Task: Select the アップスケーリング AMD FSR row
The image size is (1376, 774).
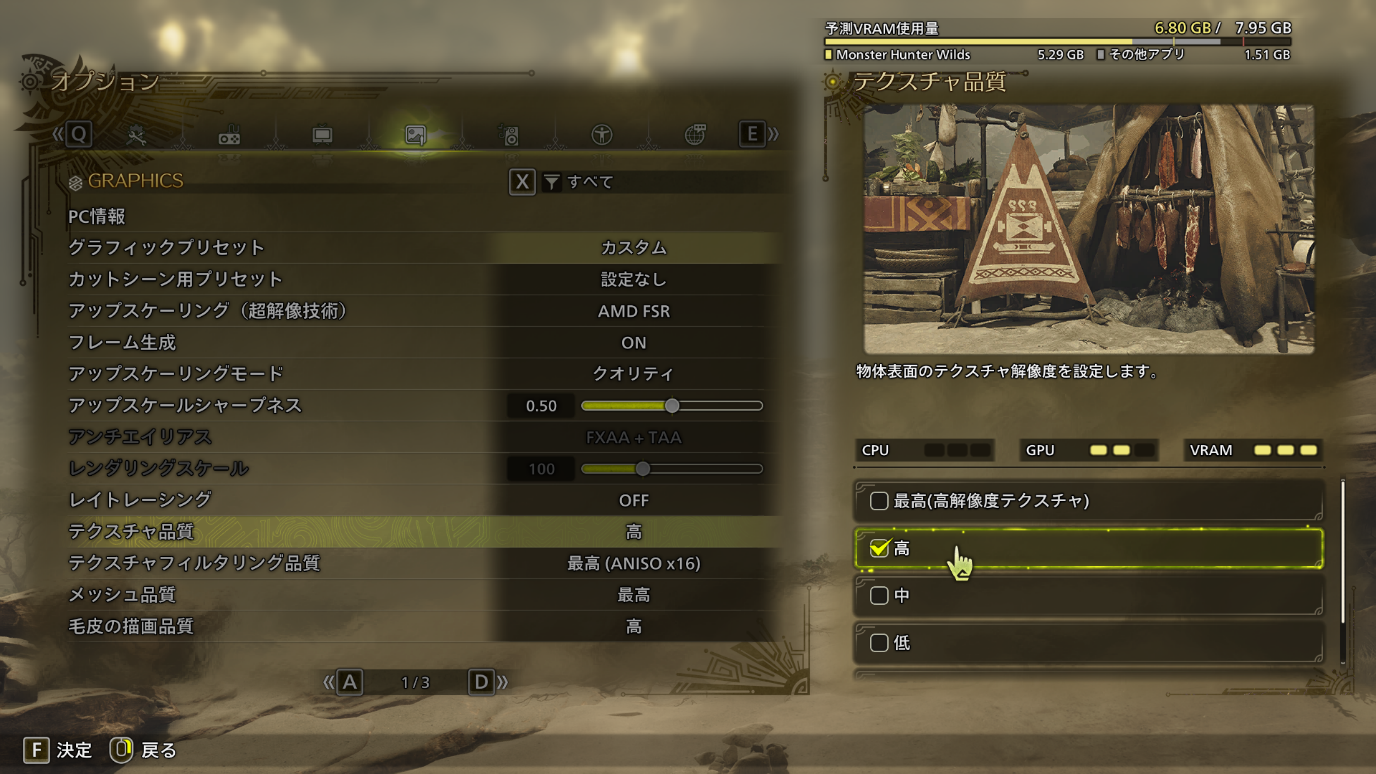Action: [633, 311]
